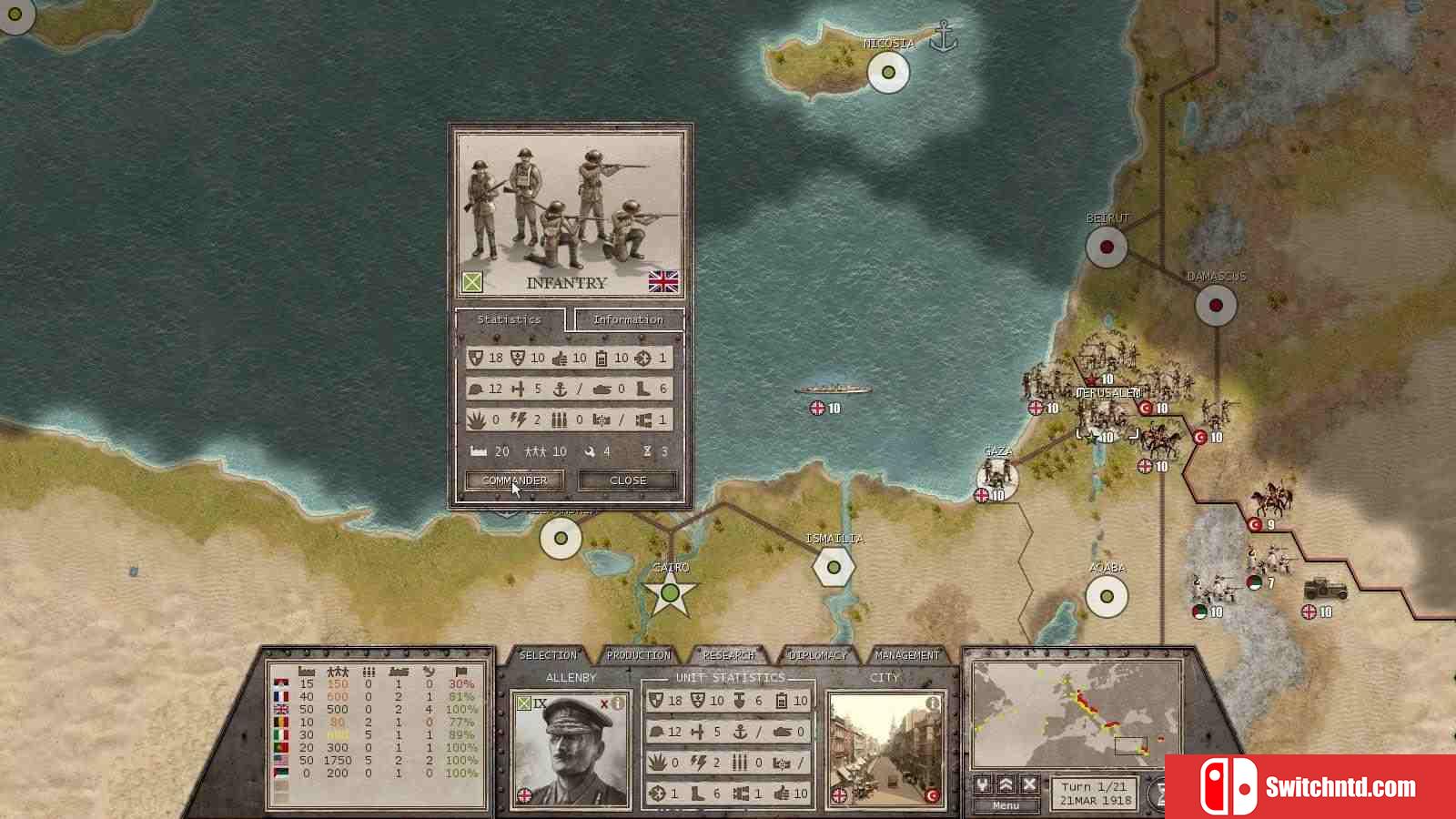Open the game Menu button

[1006, 805]
